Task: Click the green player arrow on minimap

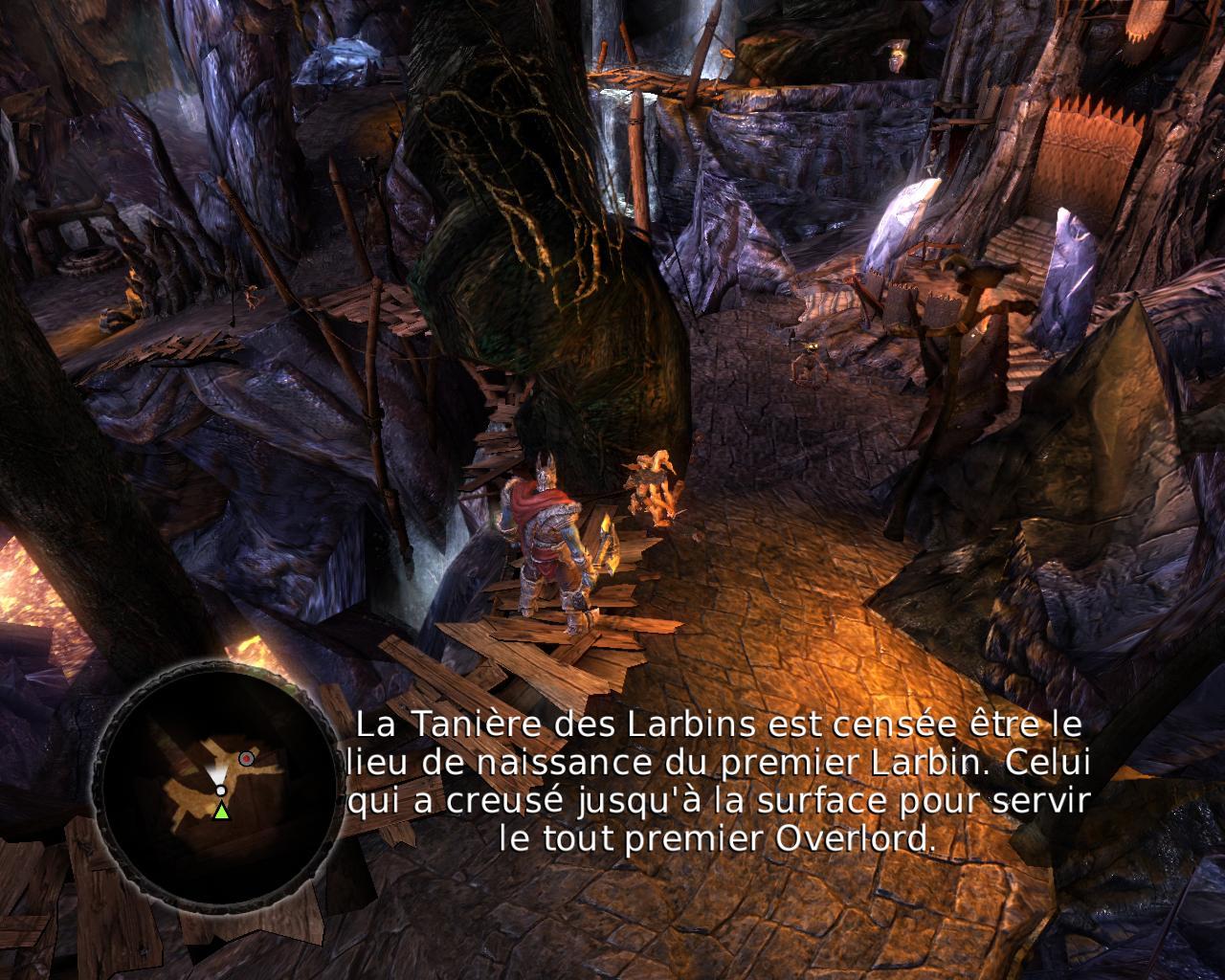Action: coord(221,812)
